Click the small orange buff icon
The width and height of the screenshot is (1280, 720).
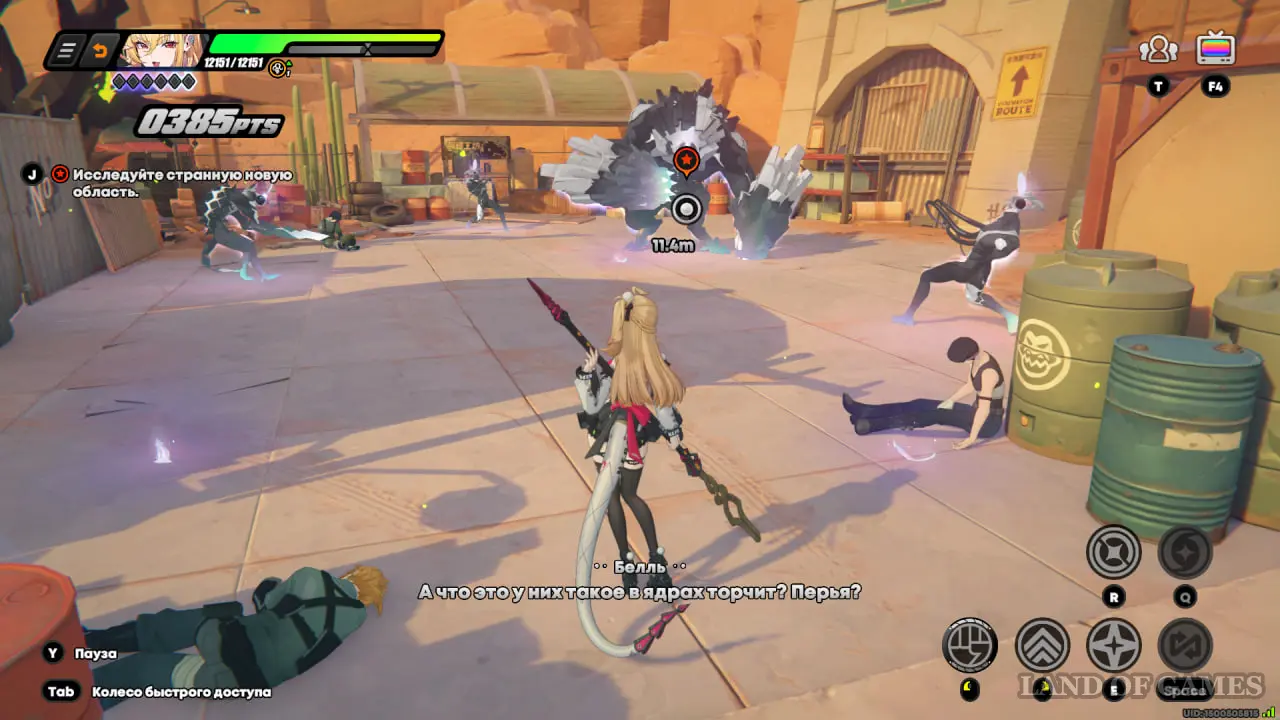(278, 69)
